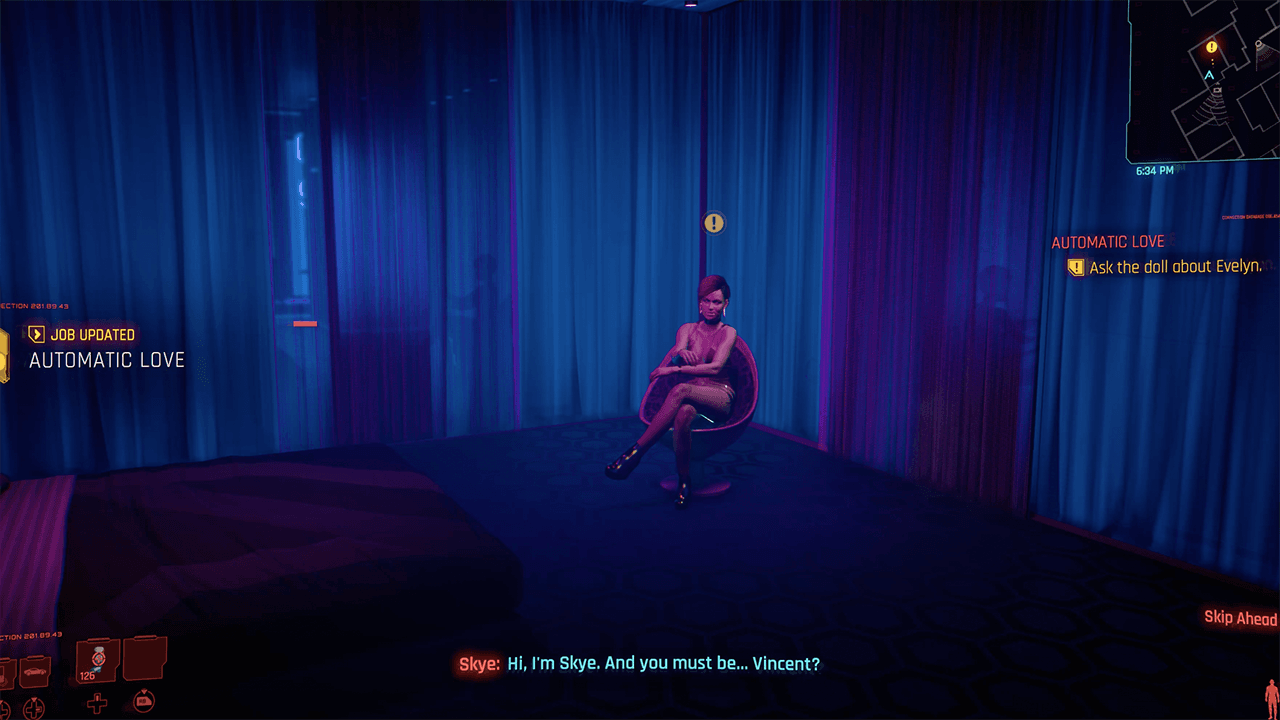
Task: Click the grenade quickslot icon labeled RB
Action: point(144,701)
